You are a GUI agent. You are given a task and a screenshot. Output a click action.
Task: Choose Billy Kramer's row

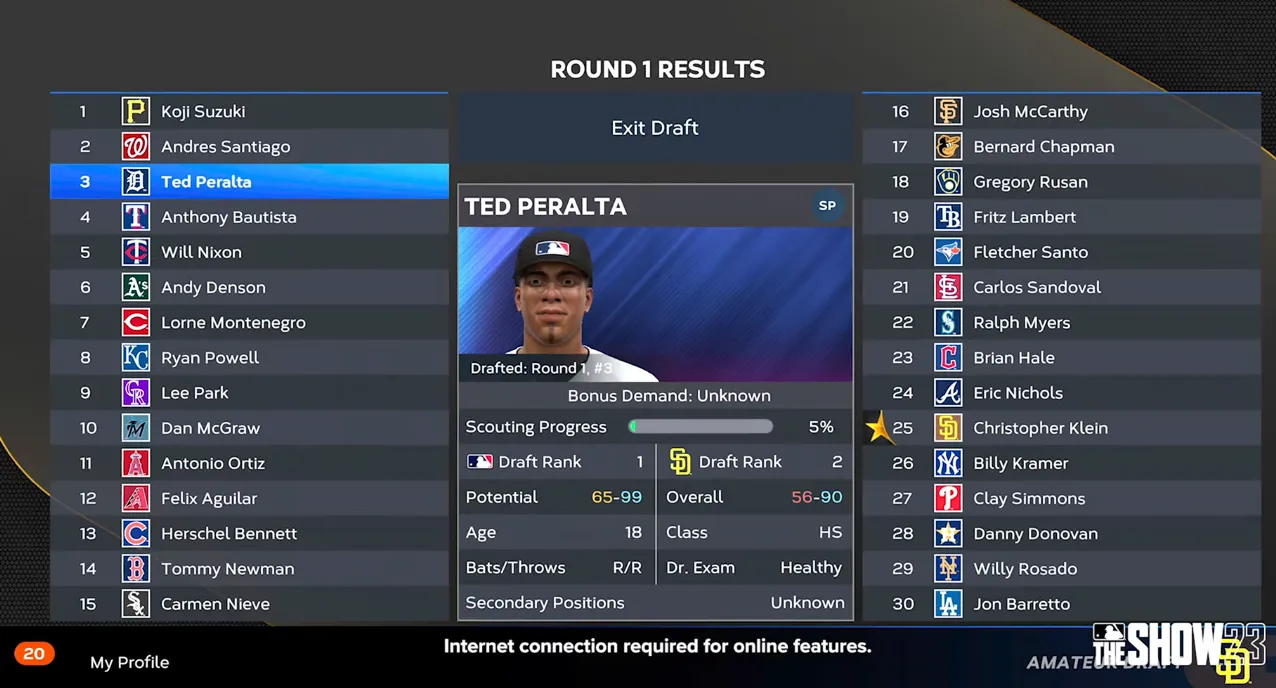(x=1060, y=463)
